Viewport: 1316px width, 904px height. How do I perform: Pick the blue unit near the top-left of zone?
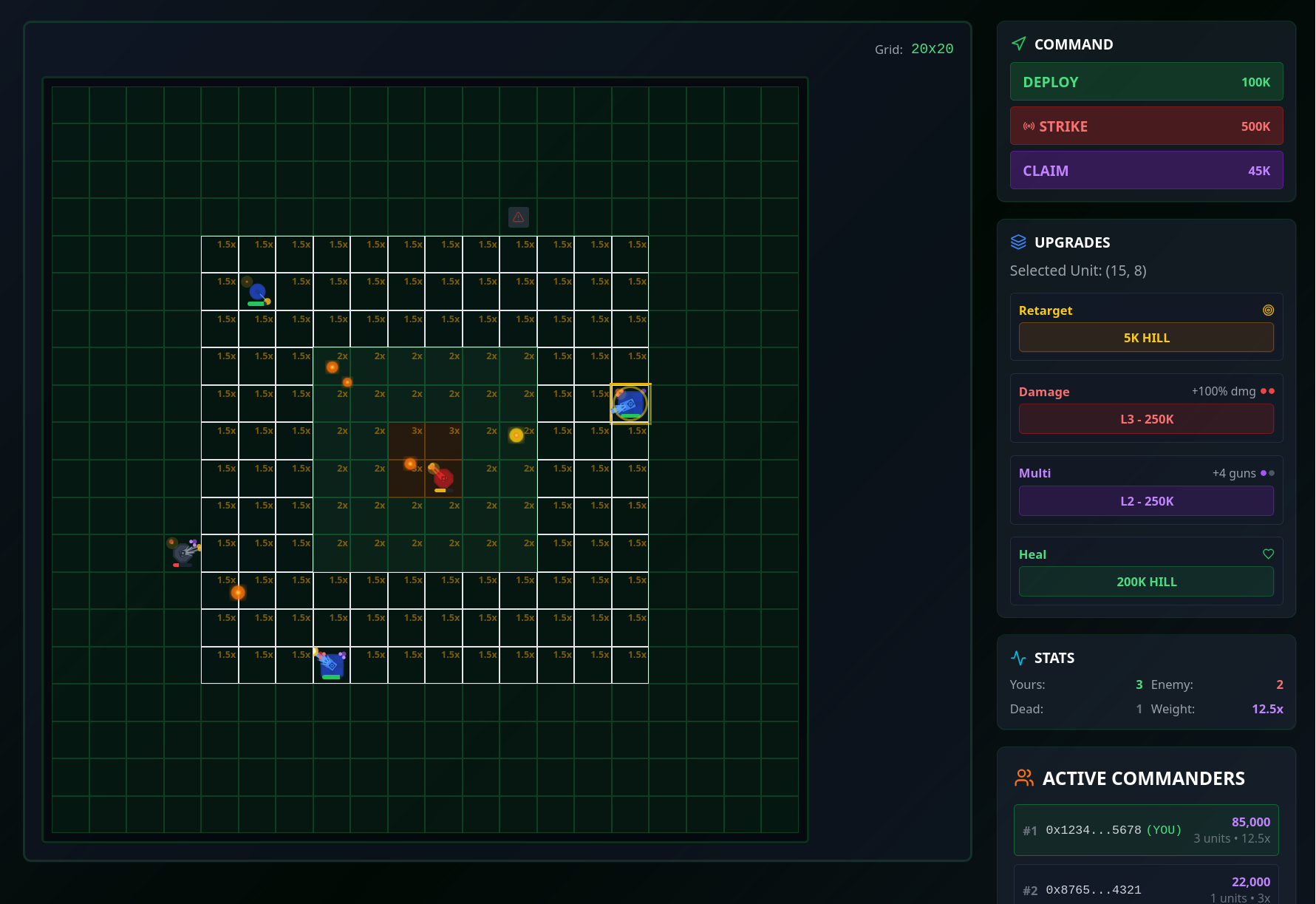pos(257,292)
